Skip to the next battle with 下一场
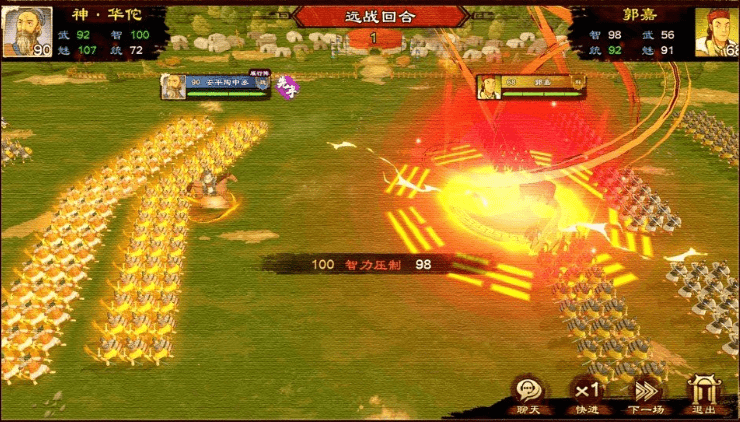The height and width of the screenshot is (422, 740). pyautogui.click(x=646, y=393)
